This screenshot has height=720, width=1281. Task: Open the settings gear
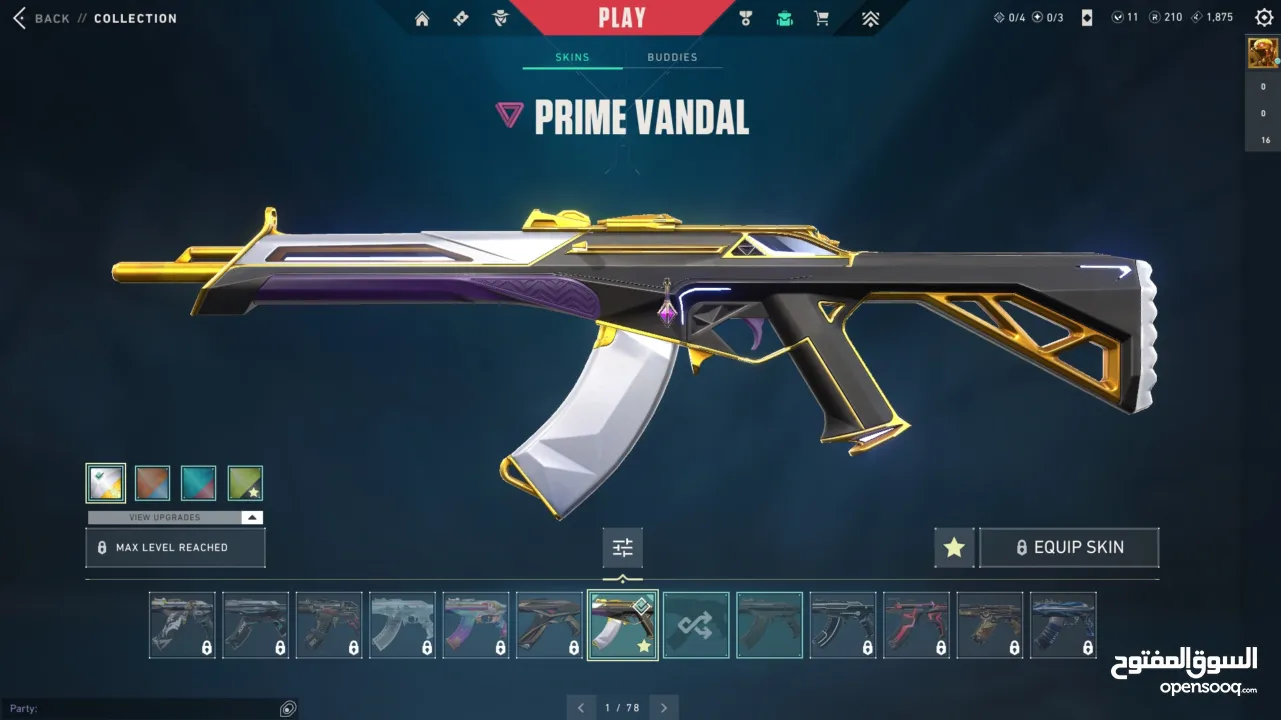[x=1264, y=18]
